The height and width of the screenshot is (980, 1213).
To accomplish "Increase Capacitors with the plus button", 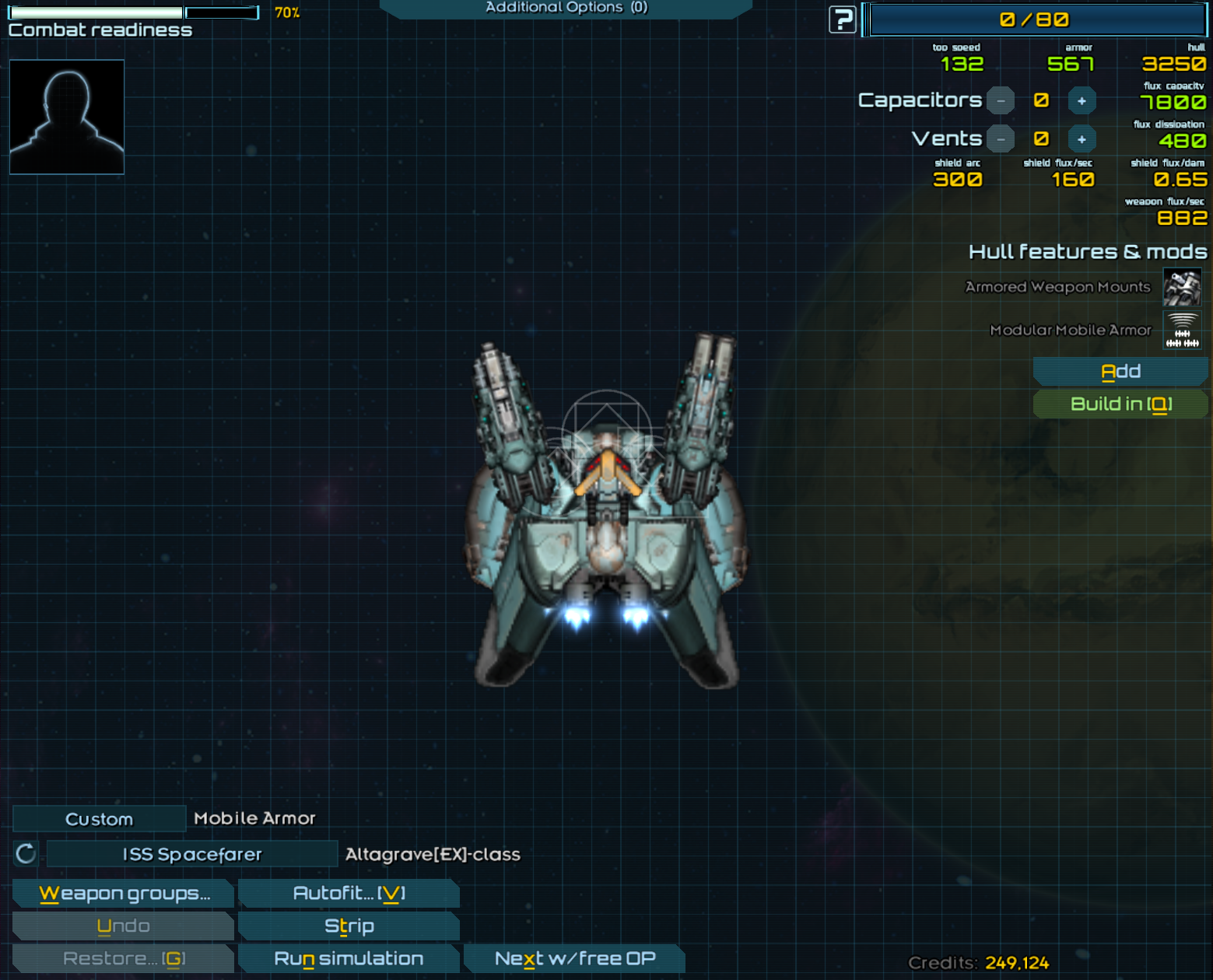I will [1081, 100].
